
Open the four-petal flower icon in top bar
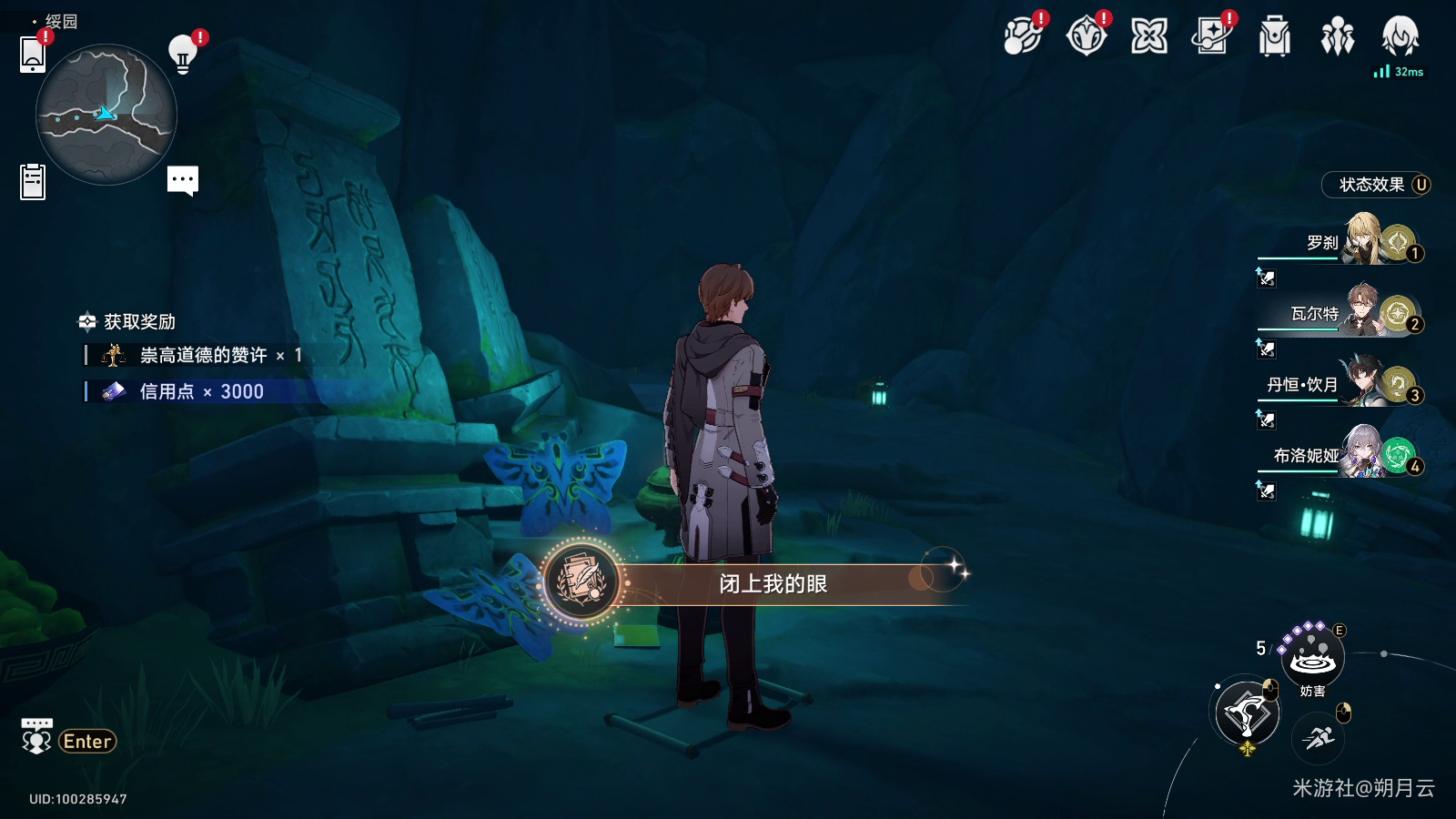coord(1148,37)
